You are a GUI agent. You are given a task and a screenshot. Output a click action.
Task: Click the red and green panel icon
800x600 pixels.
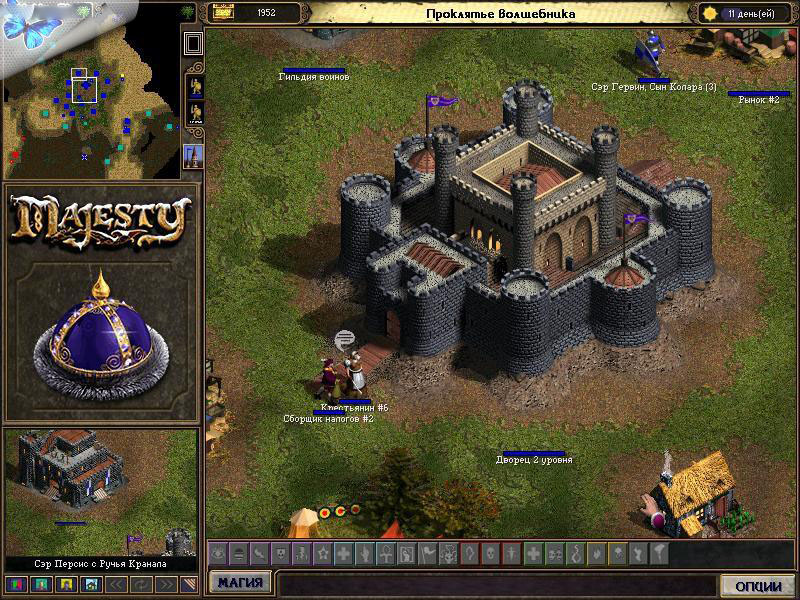16,583
